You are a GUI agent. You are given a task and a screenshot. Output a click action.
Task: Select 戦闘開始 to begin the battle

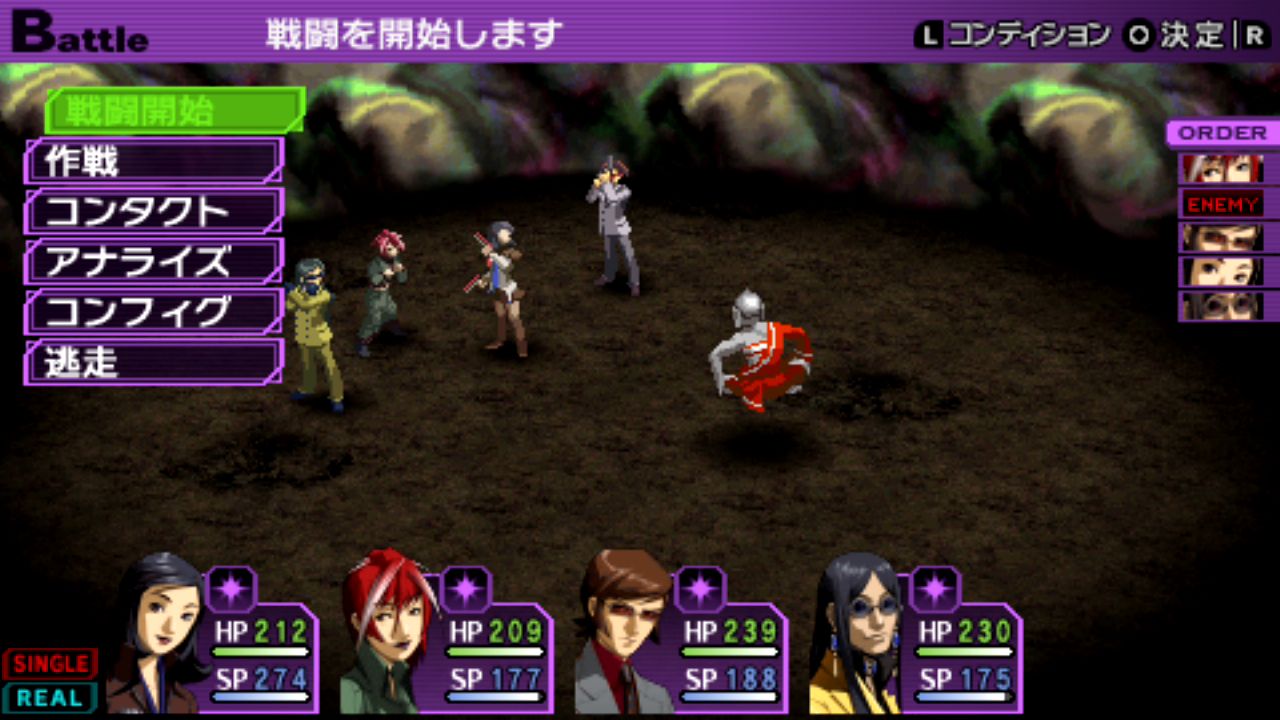(175, 111)
